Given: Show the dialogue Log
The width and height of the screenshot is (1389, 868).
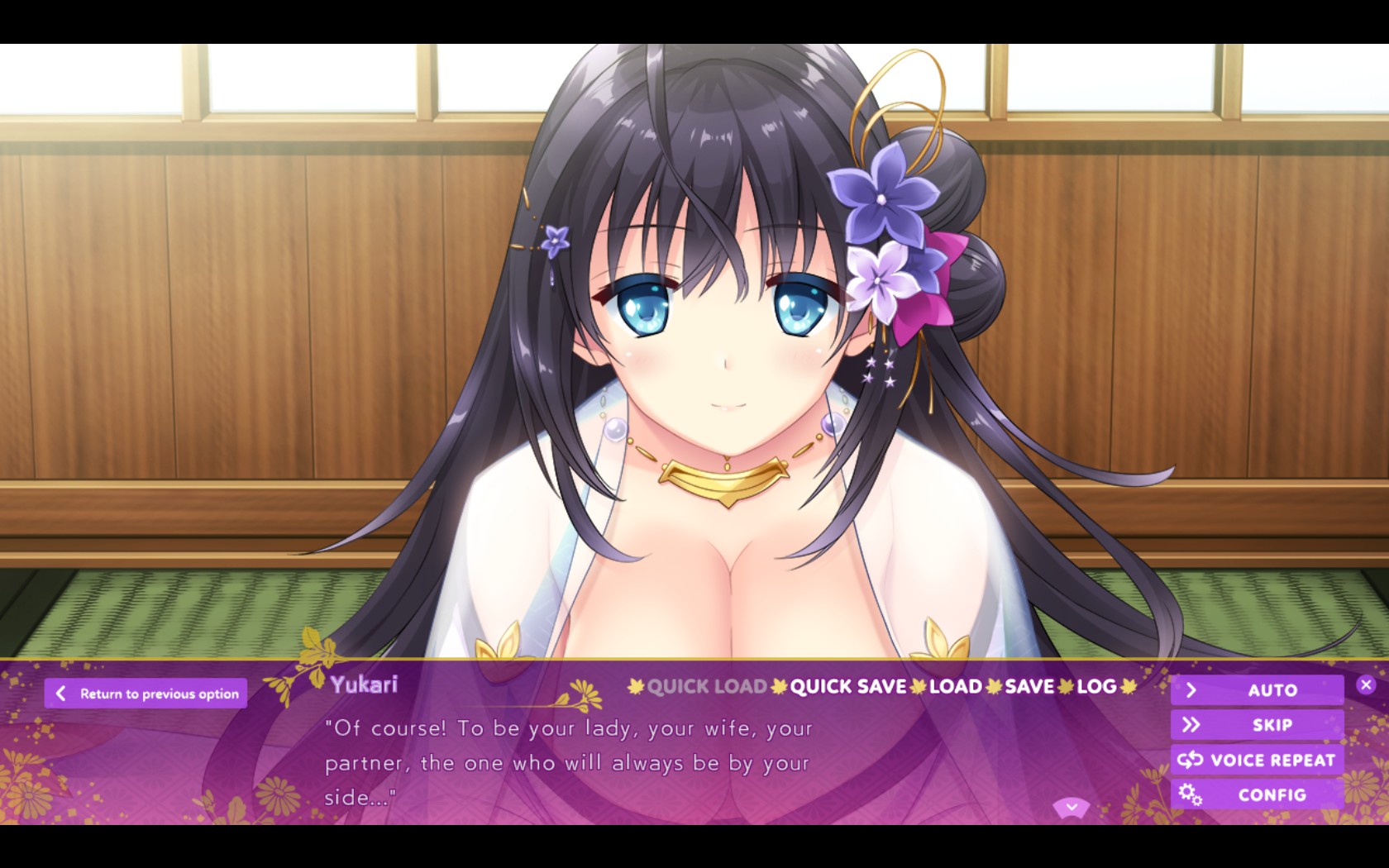Looking at the screenshot, I should coord(1096,686).
